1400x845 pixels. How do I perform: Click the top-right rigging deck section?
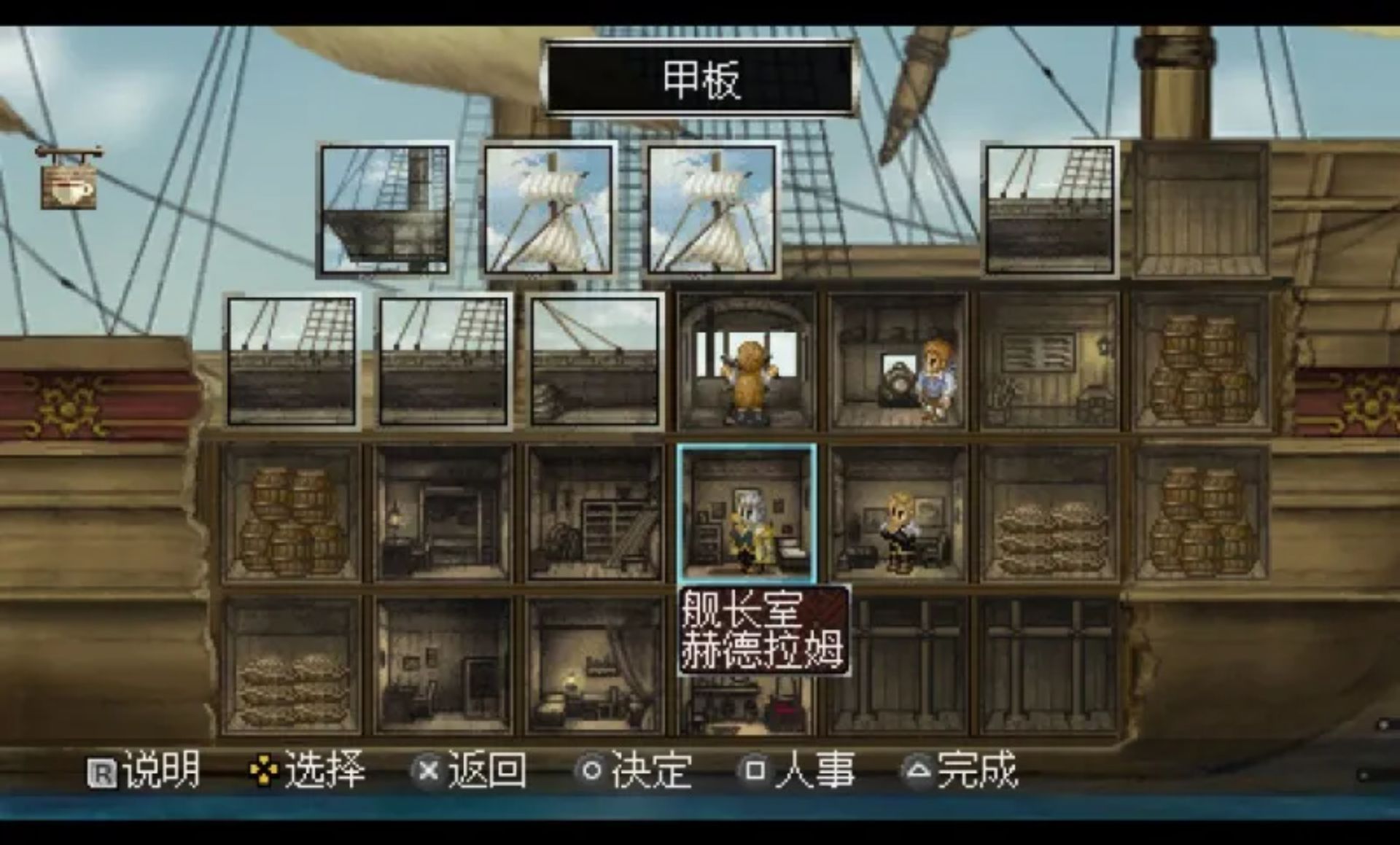click(x=1050, y=211)
